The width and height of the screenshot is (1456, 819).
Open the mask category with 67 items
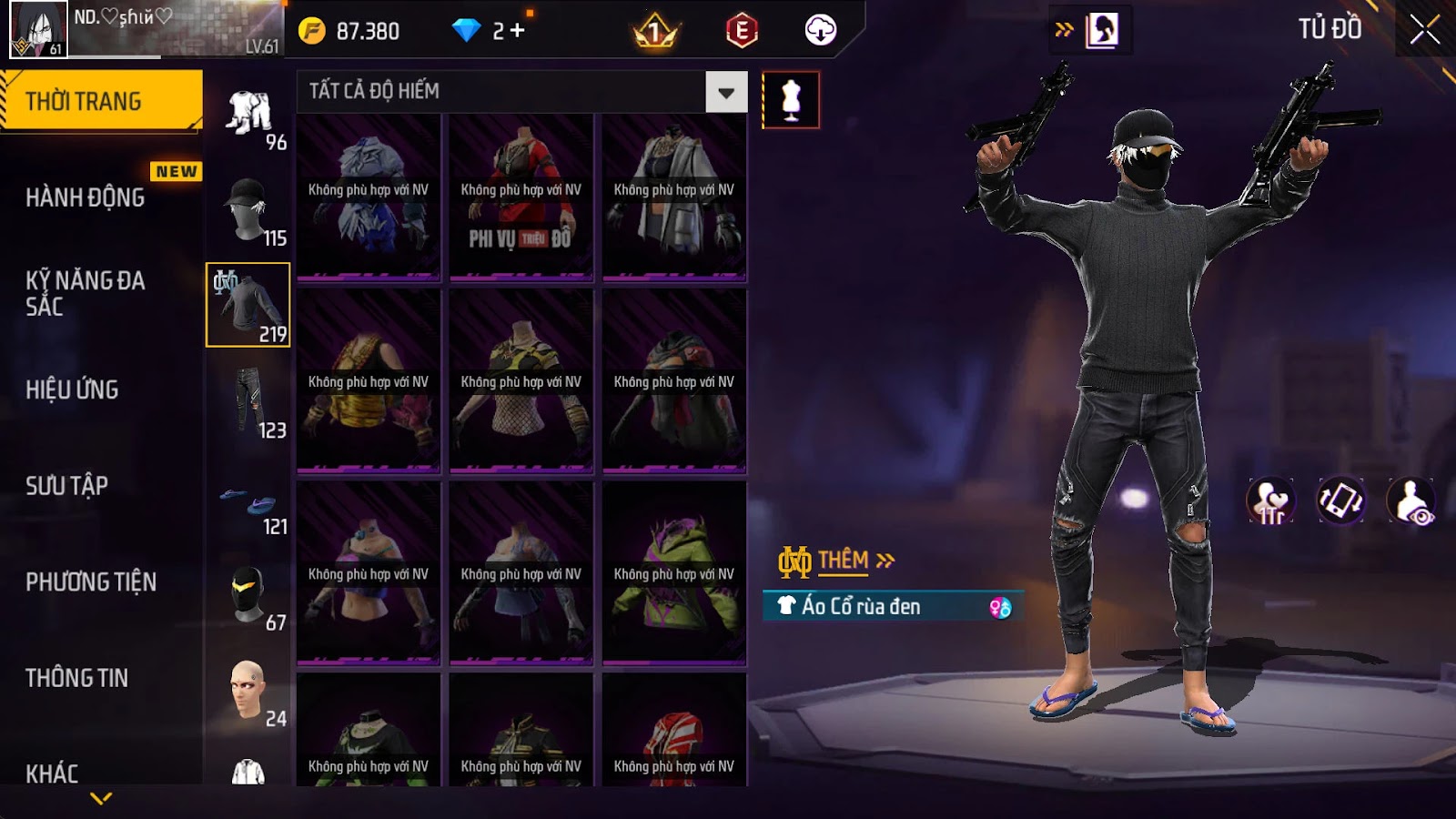[248, 596]
